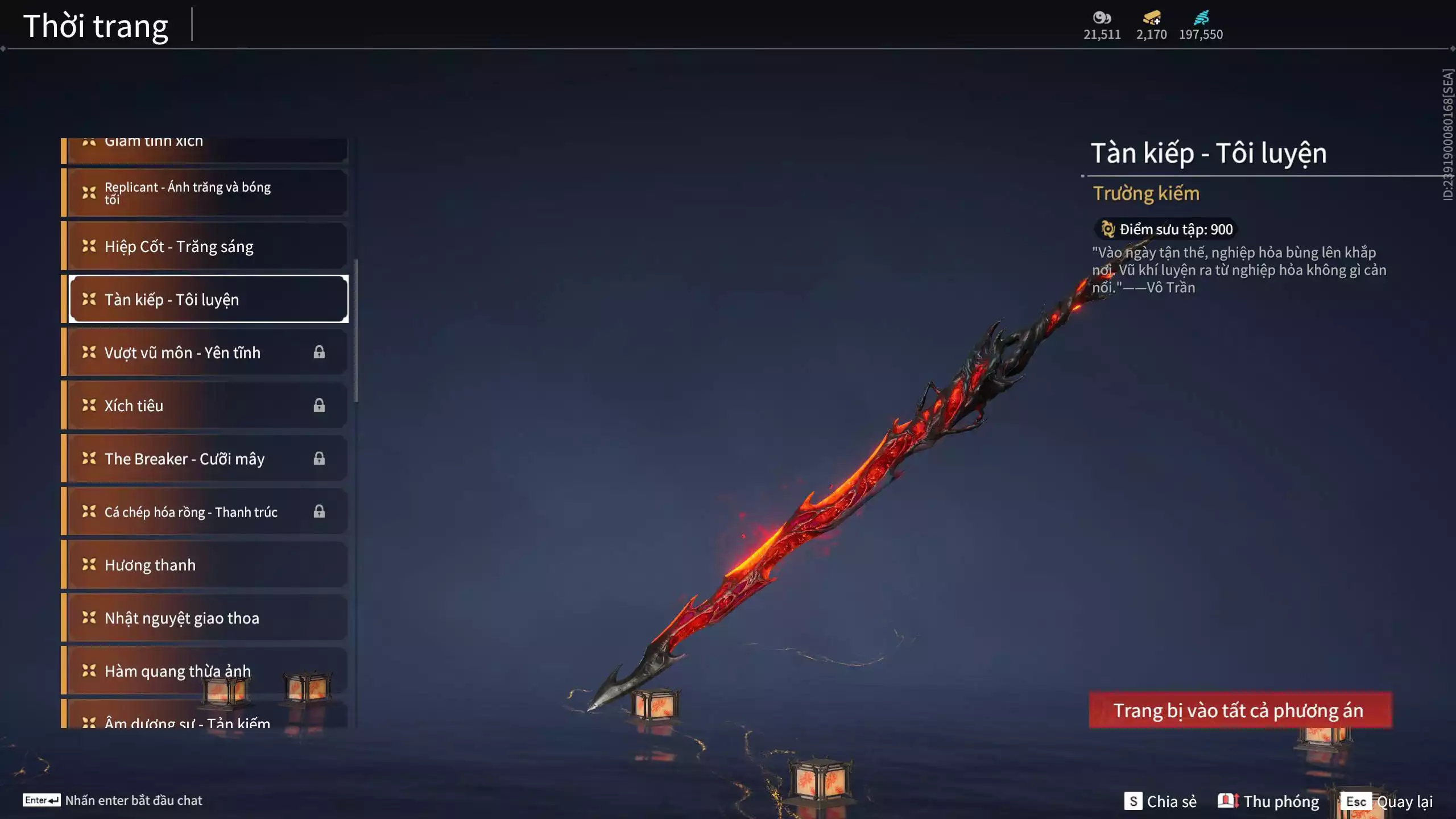The image size is (1456, 819).
Task: Activate Thu phóng zoom view
Action: [1268, 801]
